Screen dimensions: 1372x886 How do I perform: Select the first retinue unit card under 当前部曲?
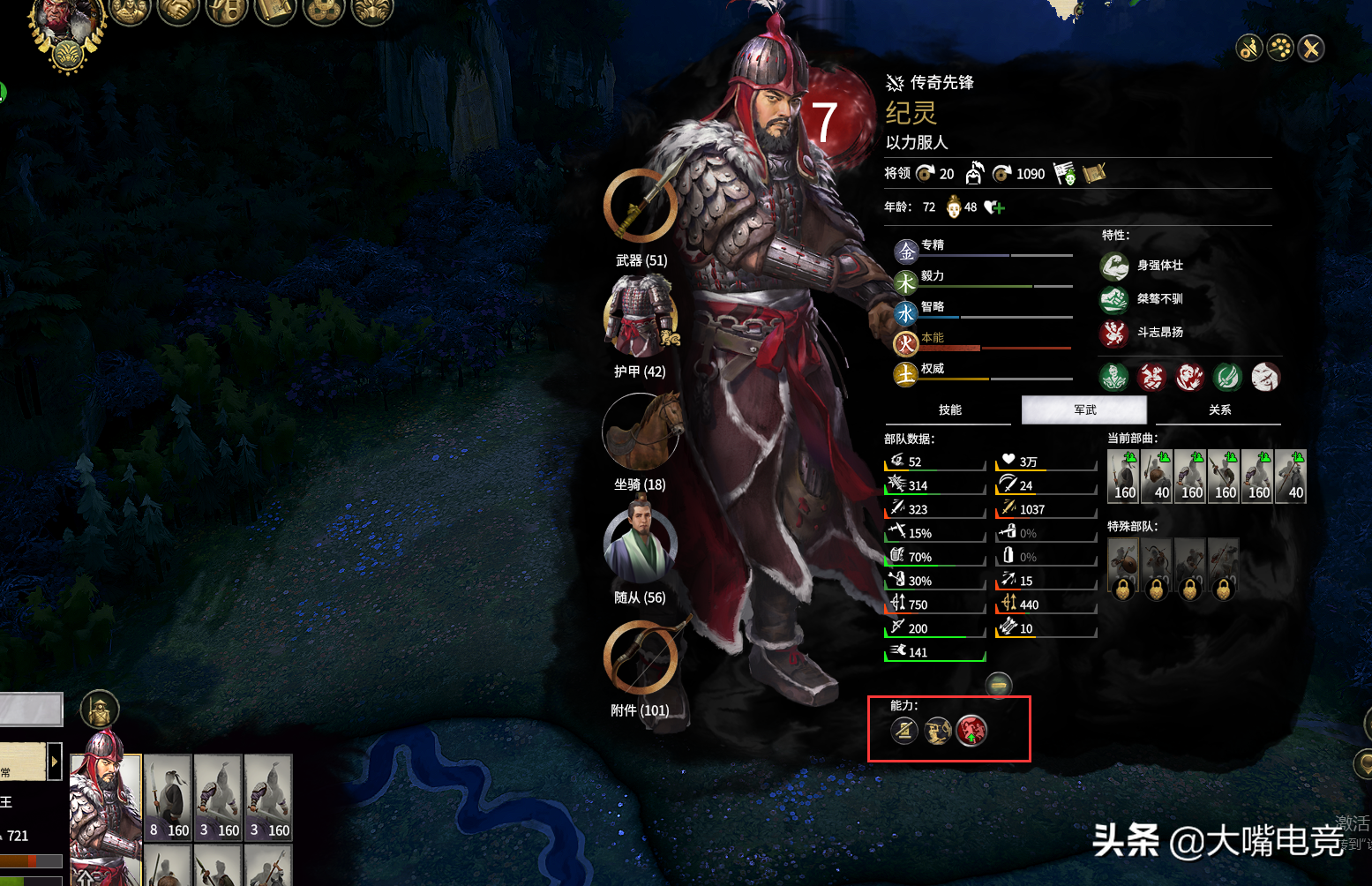pyautogui.click(x=1123, y=477)
